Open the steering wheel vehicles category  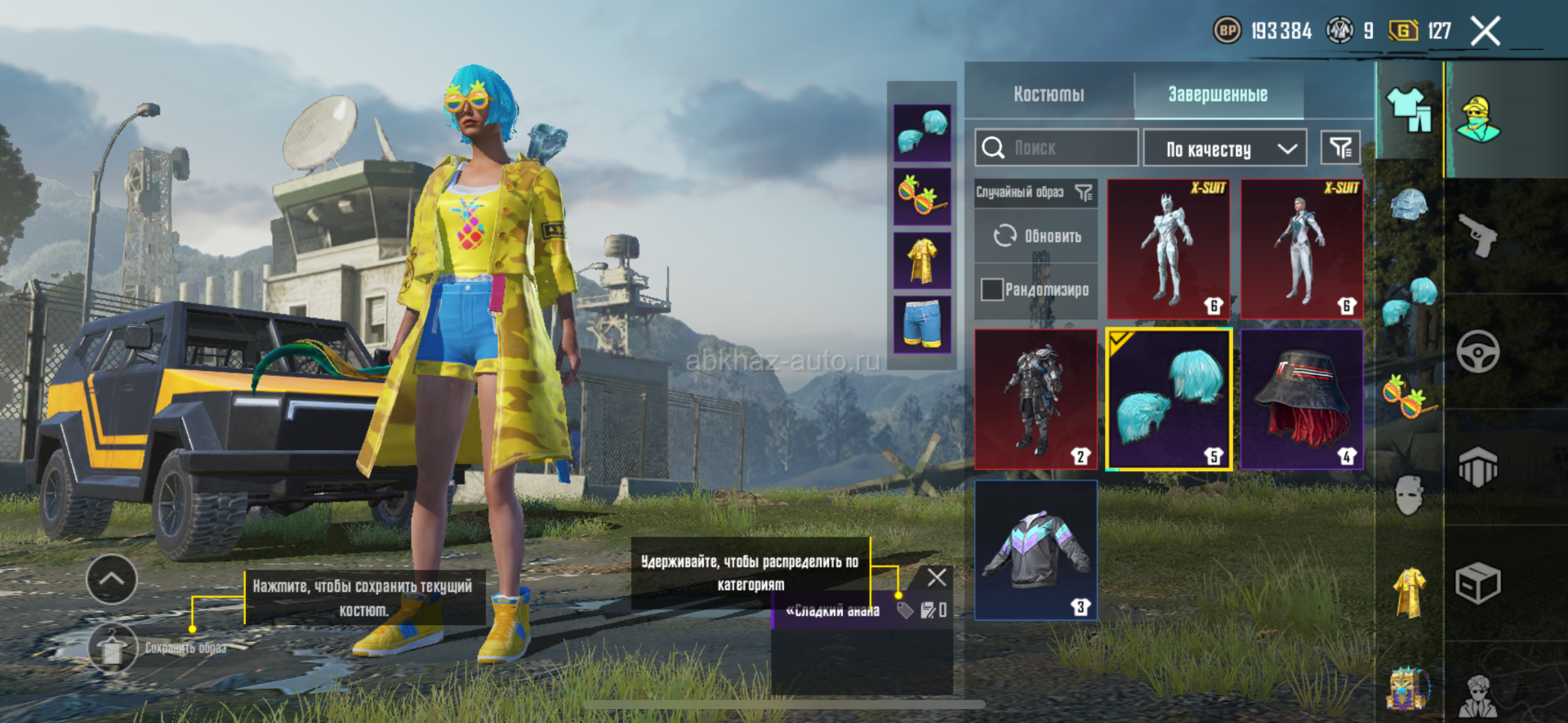[x=1477, y=351]
